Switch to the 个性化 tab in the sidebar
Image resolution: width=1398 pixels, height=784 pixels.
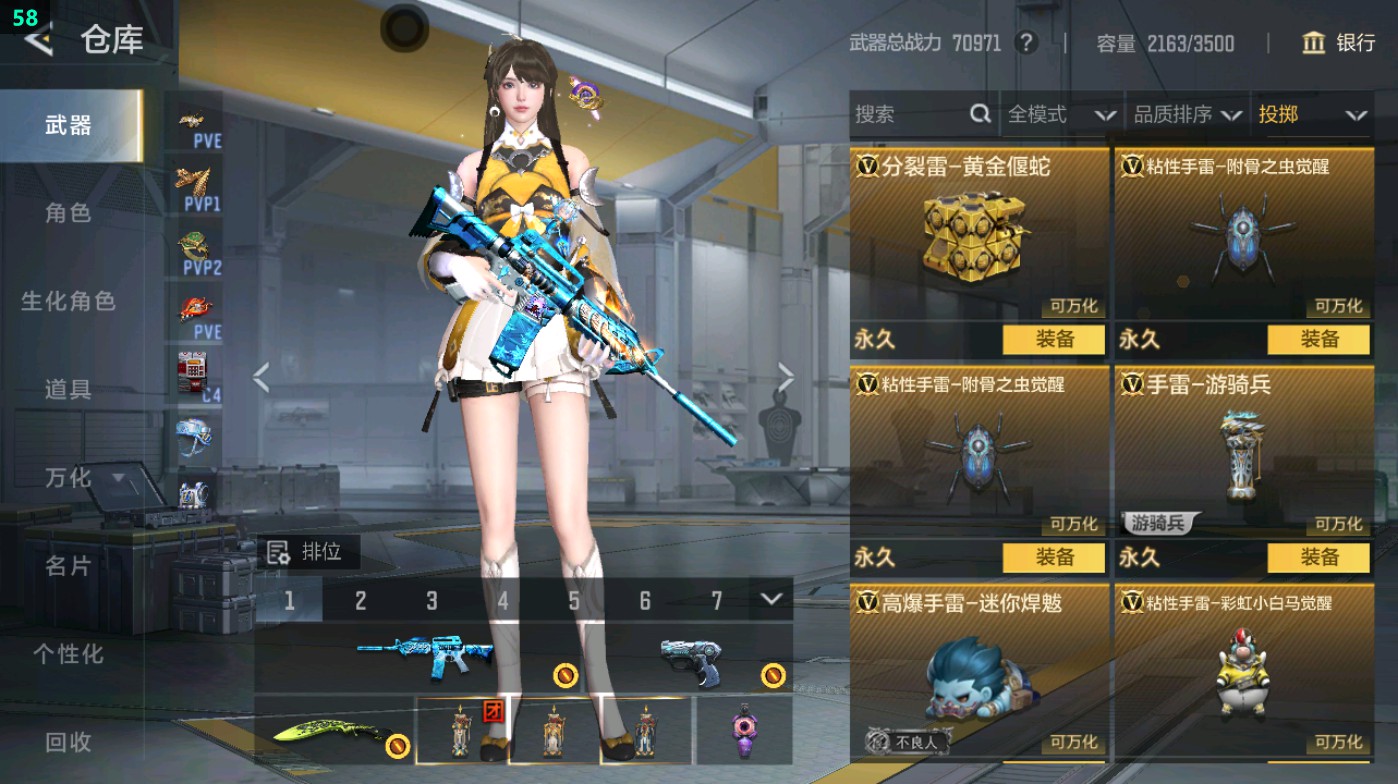tap(70, 653)
